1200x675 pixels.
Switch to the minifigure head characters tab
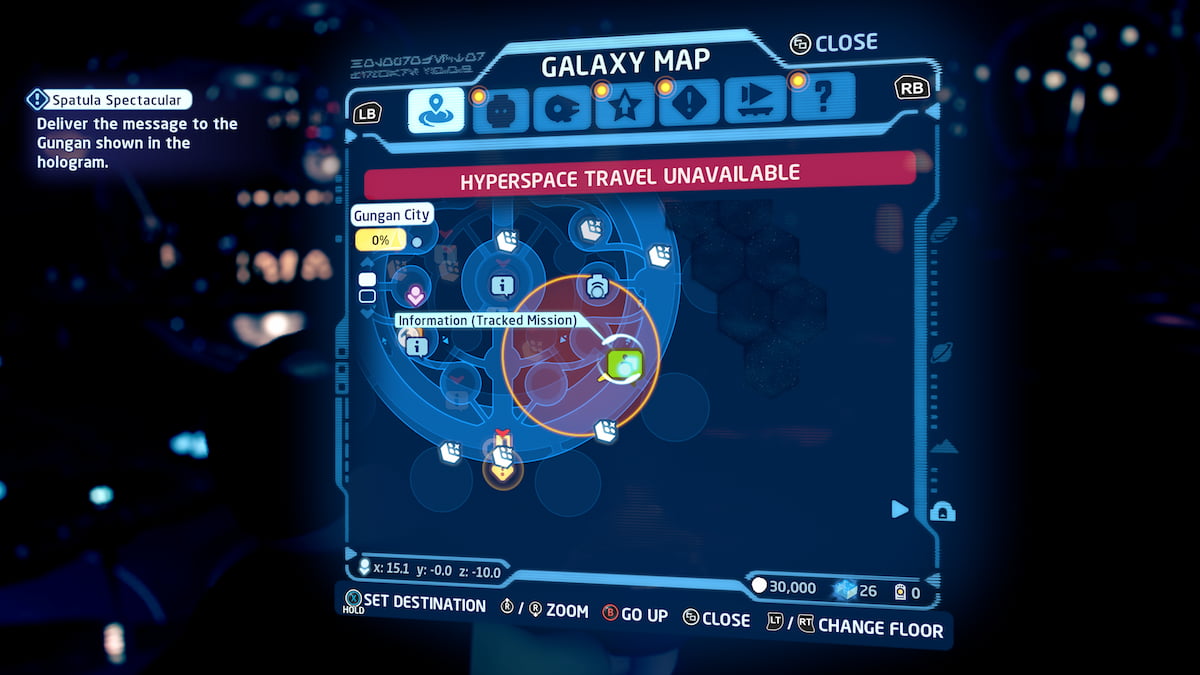(x=501, y=110)
